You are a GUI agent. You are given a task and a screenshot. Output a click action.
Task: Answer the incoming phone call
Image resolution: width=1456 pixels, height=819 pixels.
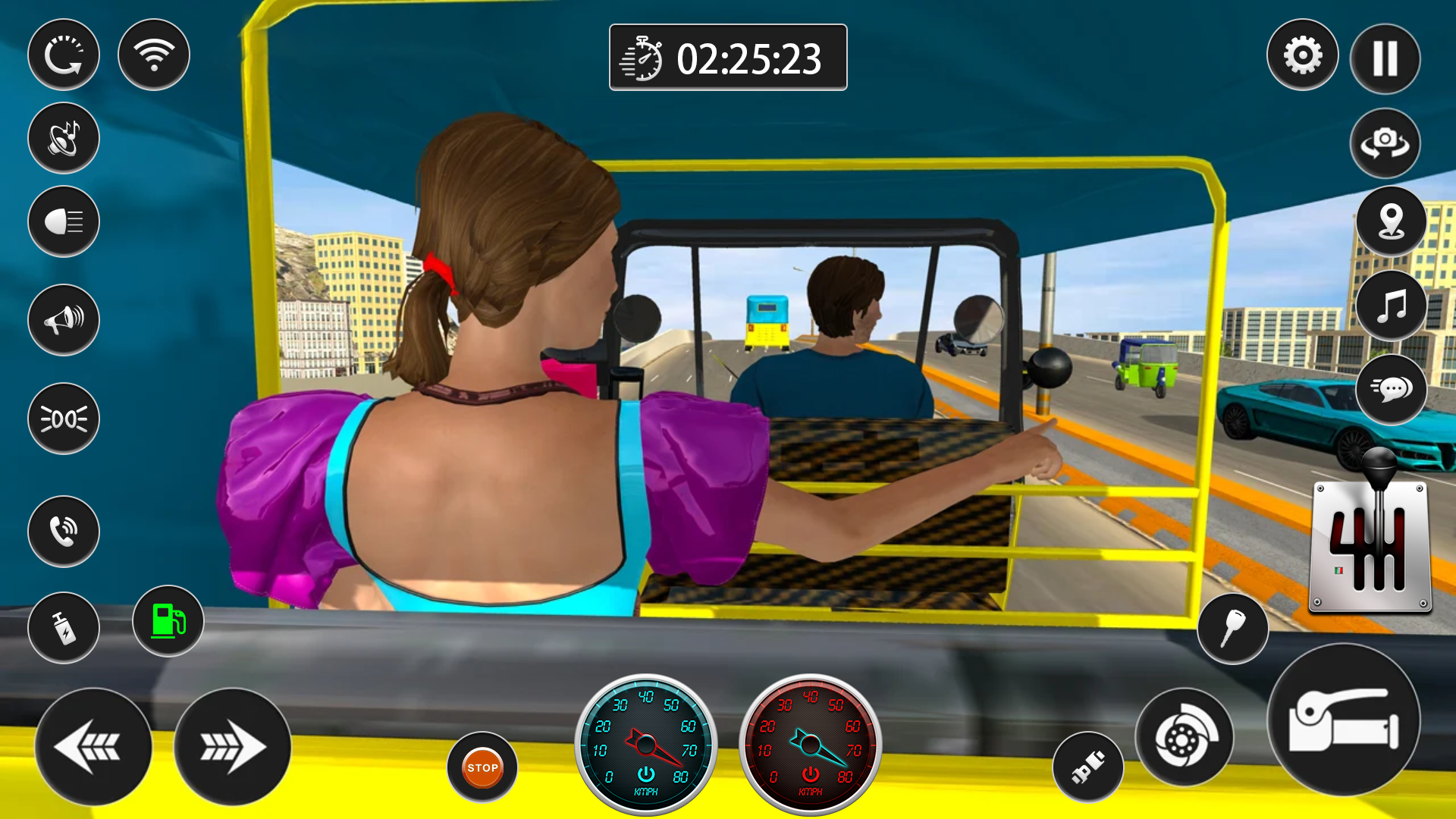(64, 532)
